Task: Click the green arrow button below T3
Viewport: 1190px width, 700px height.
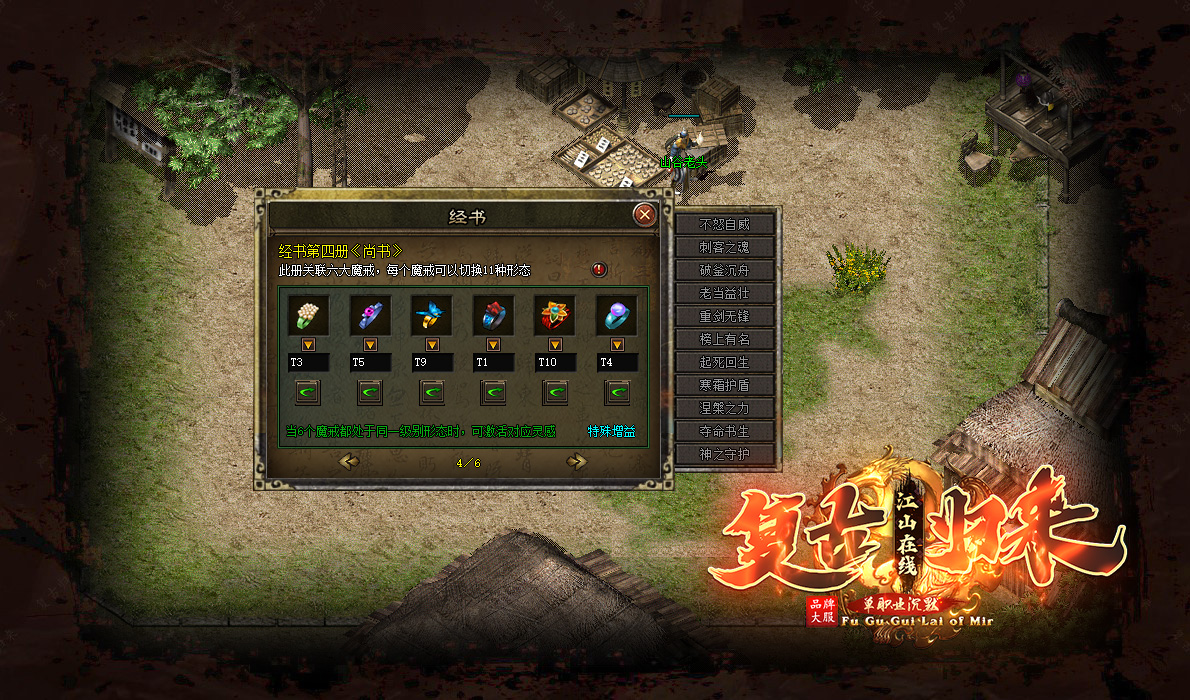Action: click(x=307, y=392)
